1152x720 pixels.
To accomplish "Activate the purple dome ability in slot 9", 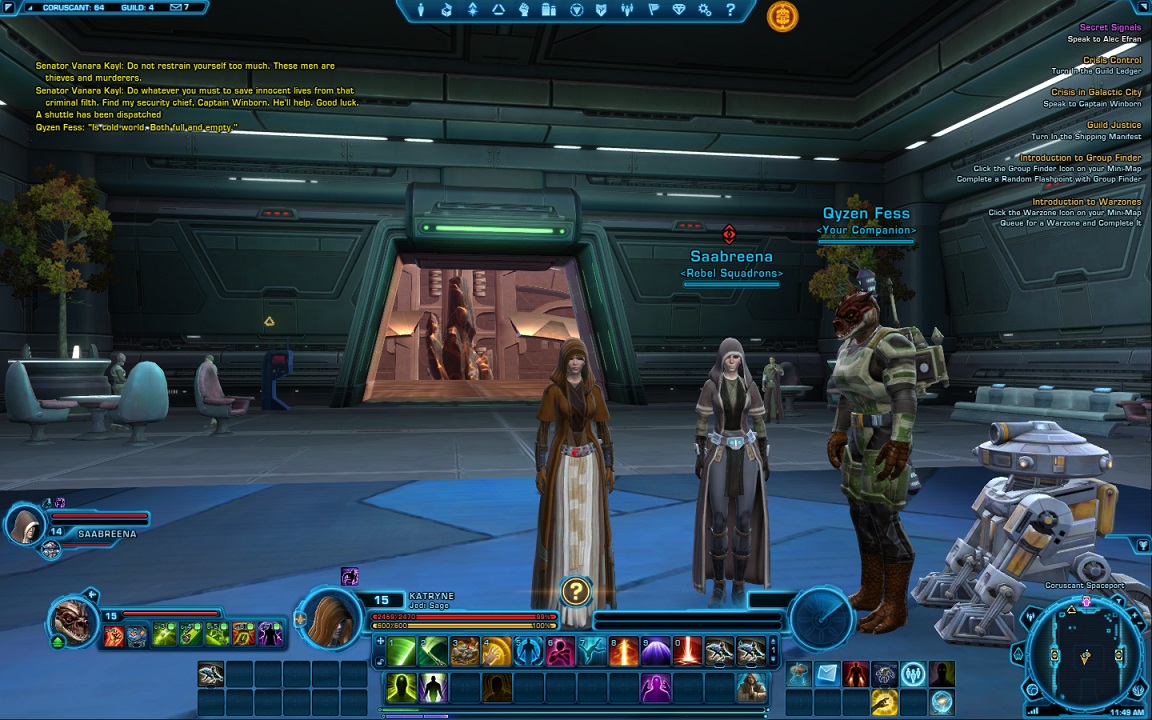I will (x=656, y=652).
